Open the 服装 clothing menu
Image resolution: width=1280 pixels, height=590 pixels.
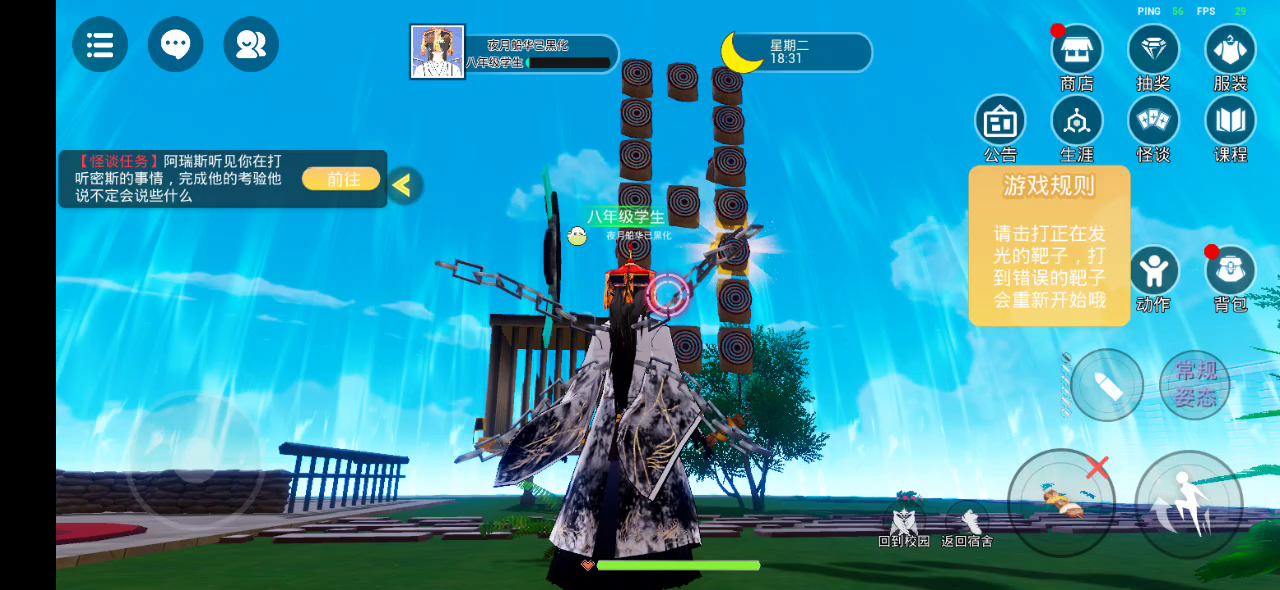(1230, 50)
